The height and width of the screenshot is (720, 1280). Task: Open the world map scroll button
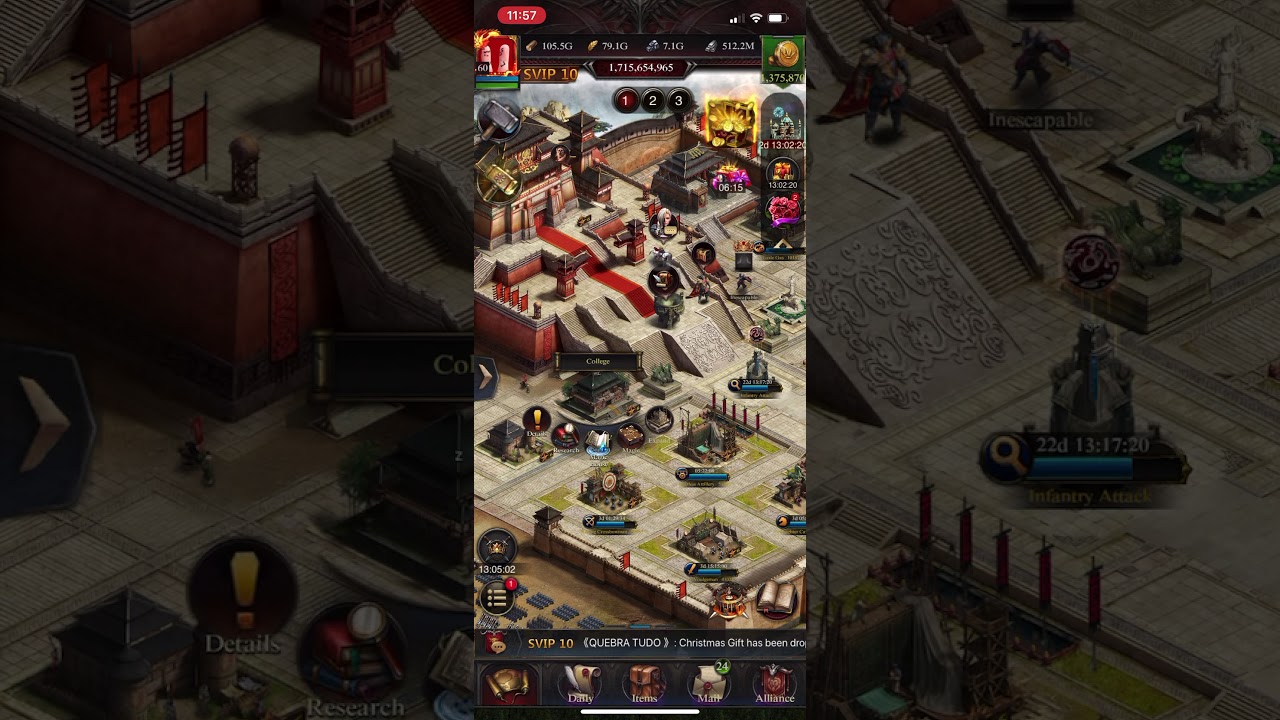coord(510,685)
